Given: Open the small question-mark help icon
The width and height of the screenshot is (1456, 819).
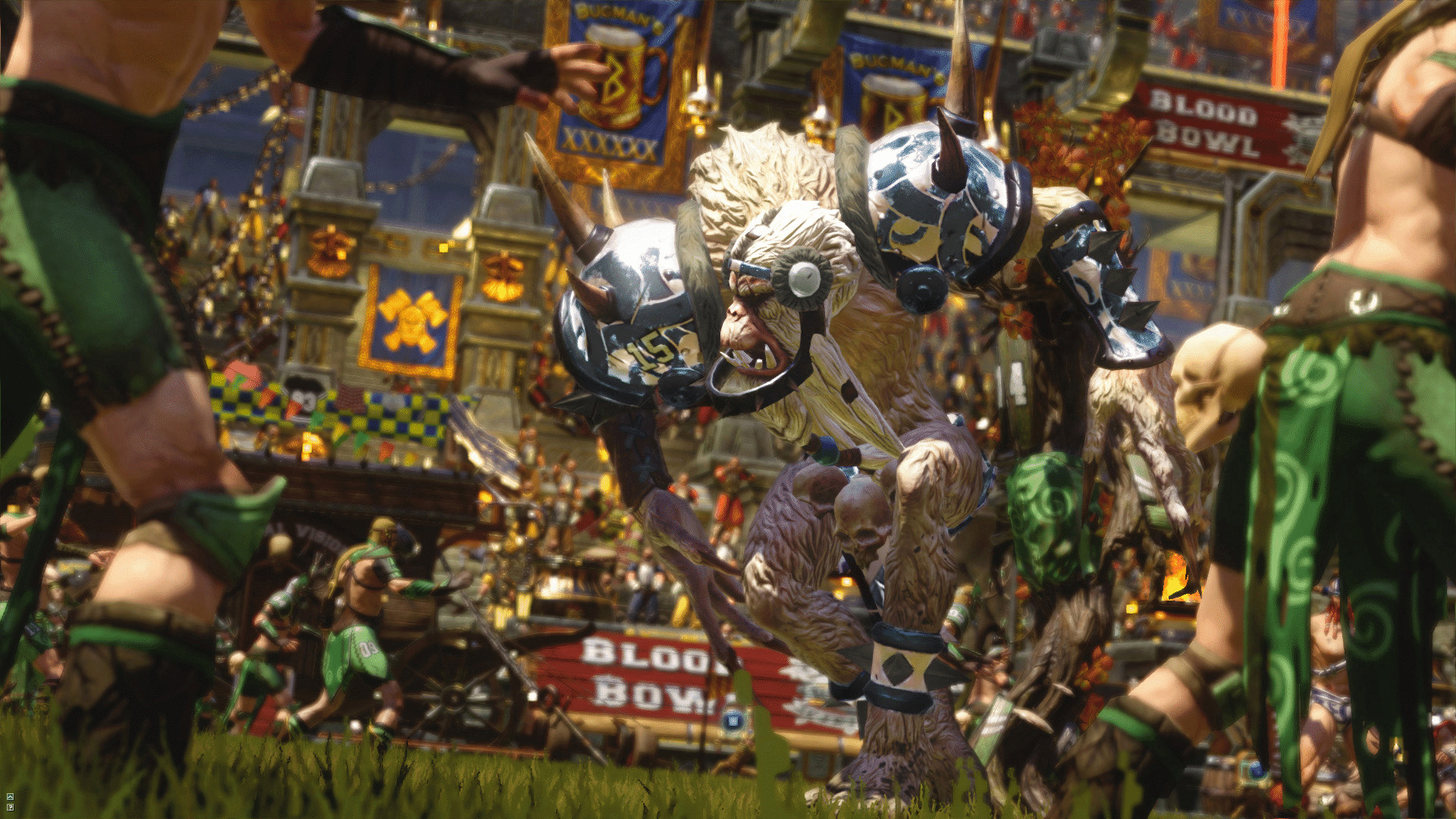Looking at the screenshot, I should [11, 807].
